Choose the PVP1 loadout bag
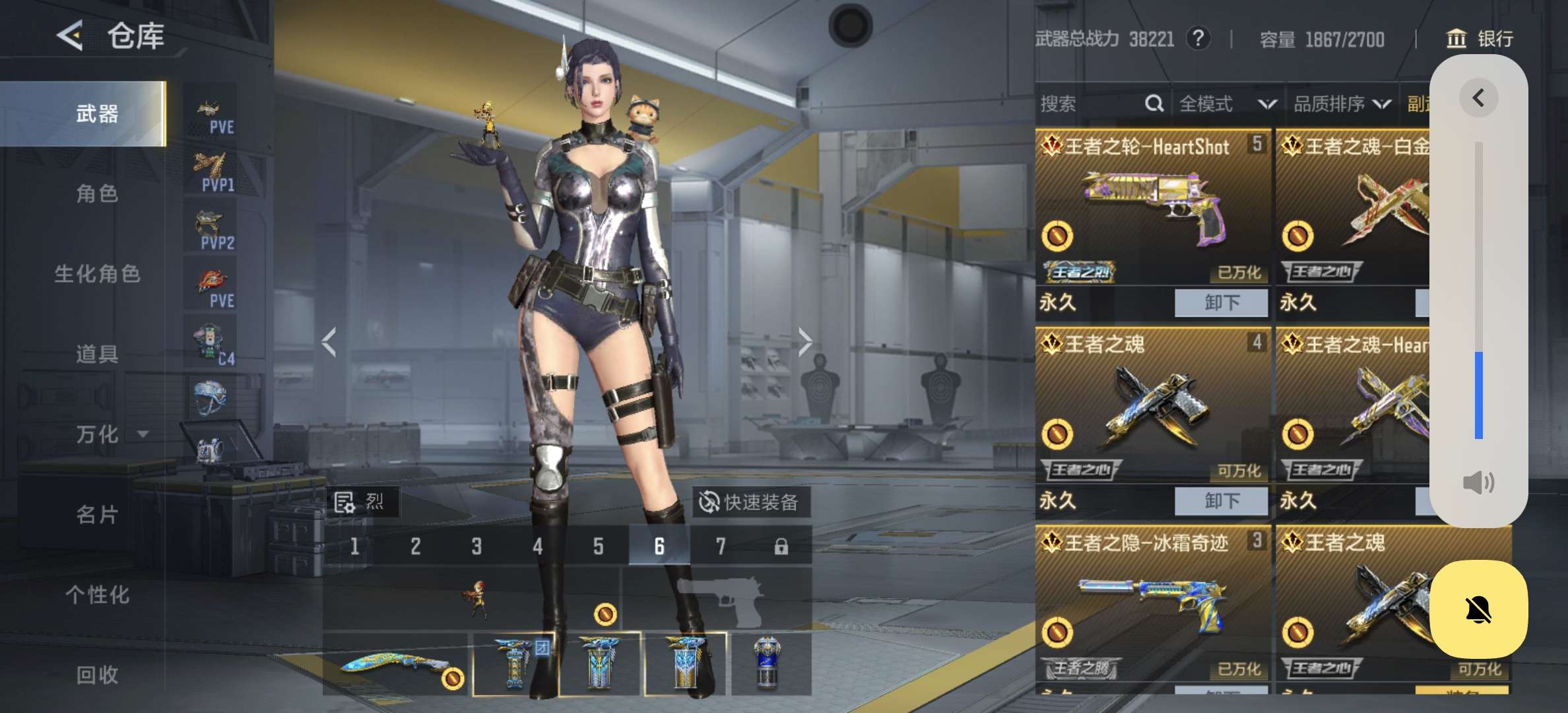Image resolution: width=1568 pixels, height=713 pixels. point(212,172)
